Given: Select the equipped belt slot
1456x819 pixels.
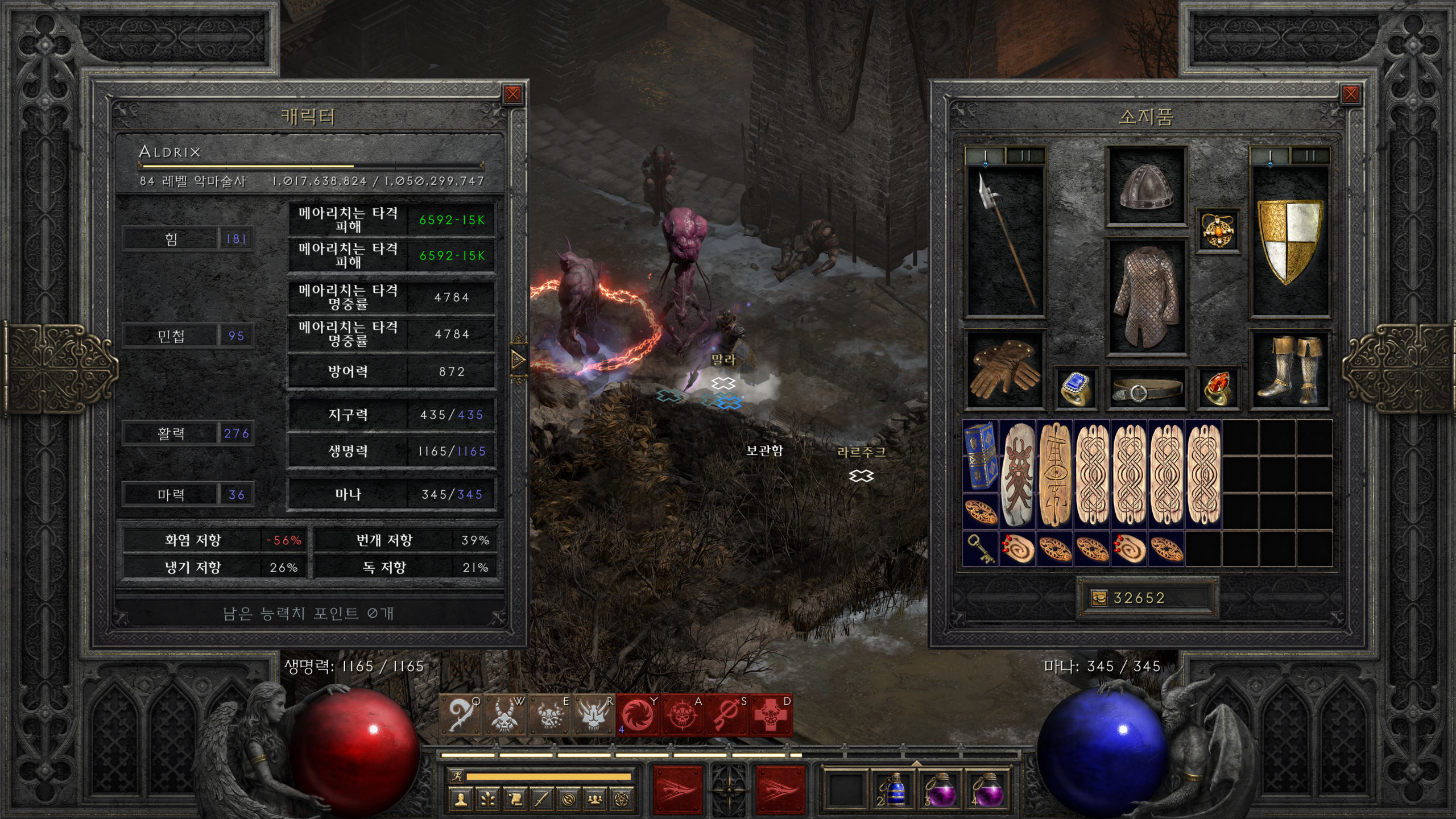Looking at the screenshot, I should [x=1146, y=390].
